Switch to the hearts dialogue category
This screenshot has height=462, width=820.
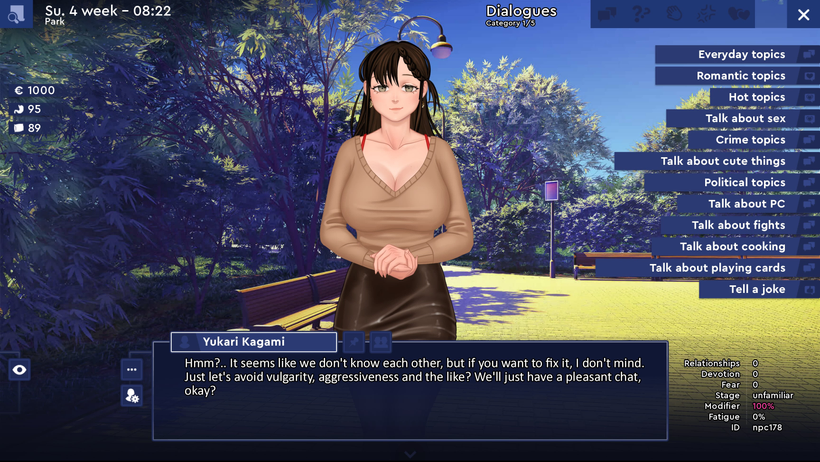click(739, 15)
